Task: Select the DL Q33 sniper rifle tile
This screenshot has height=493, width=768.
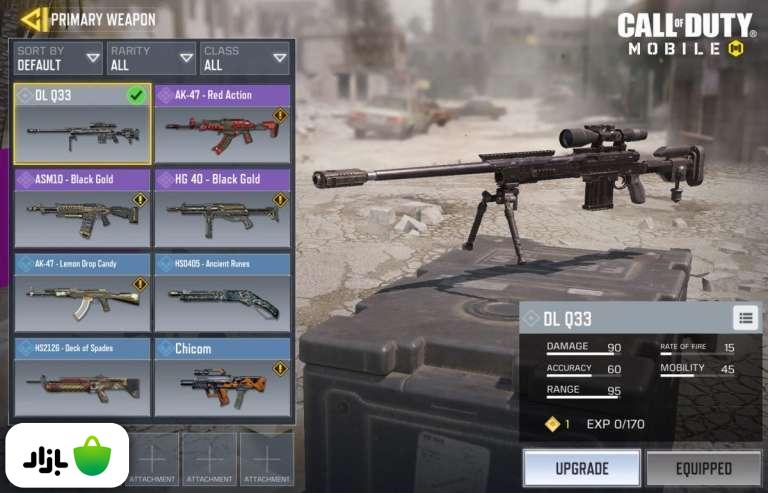Action: [82, 124]
